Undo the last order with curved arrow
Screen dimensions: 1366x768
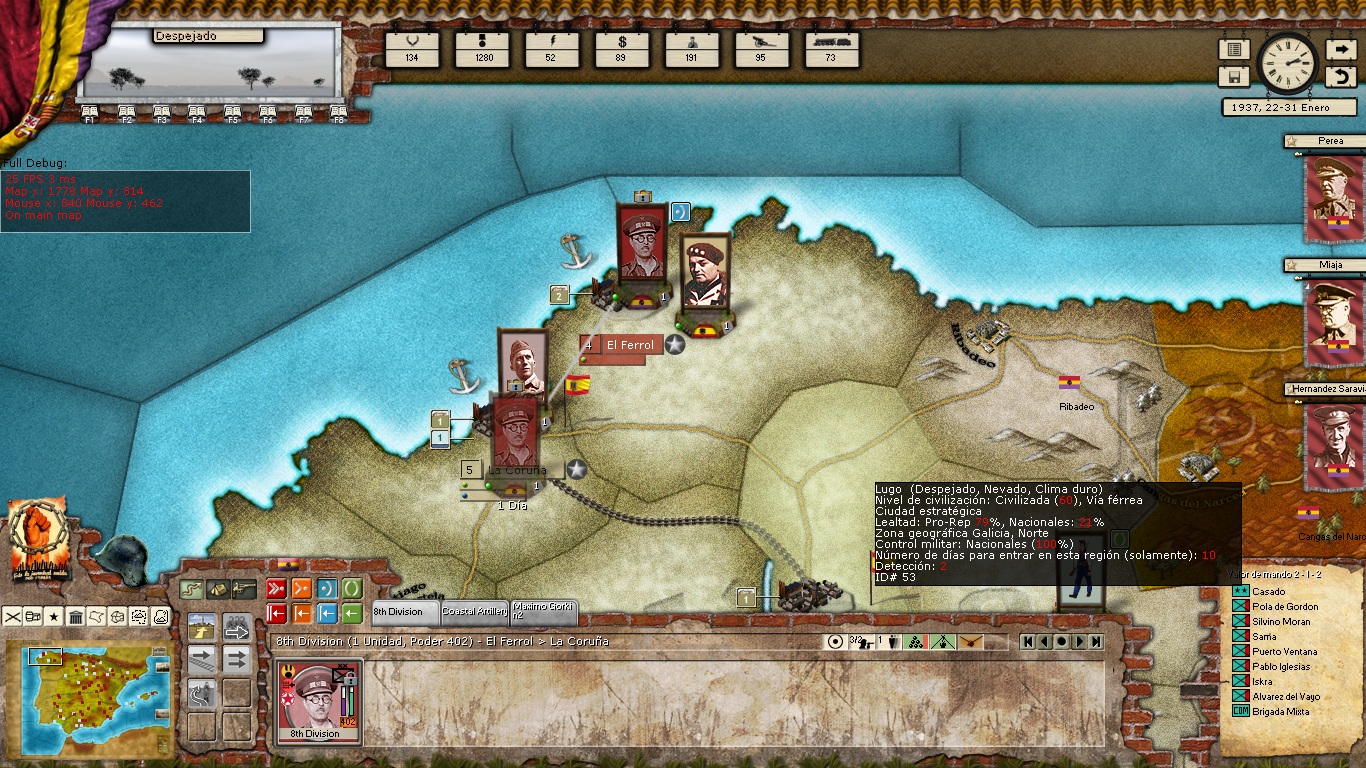pyautogui.click(x=1340, y=76)
